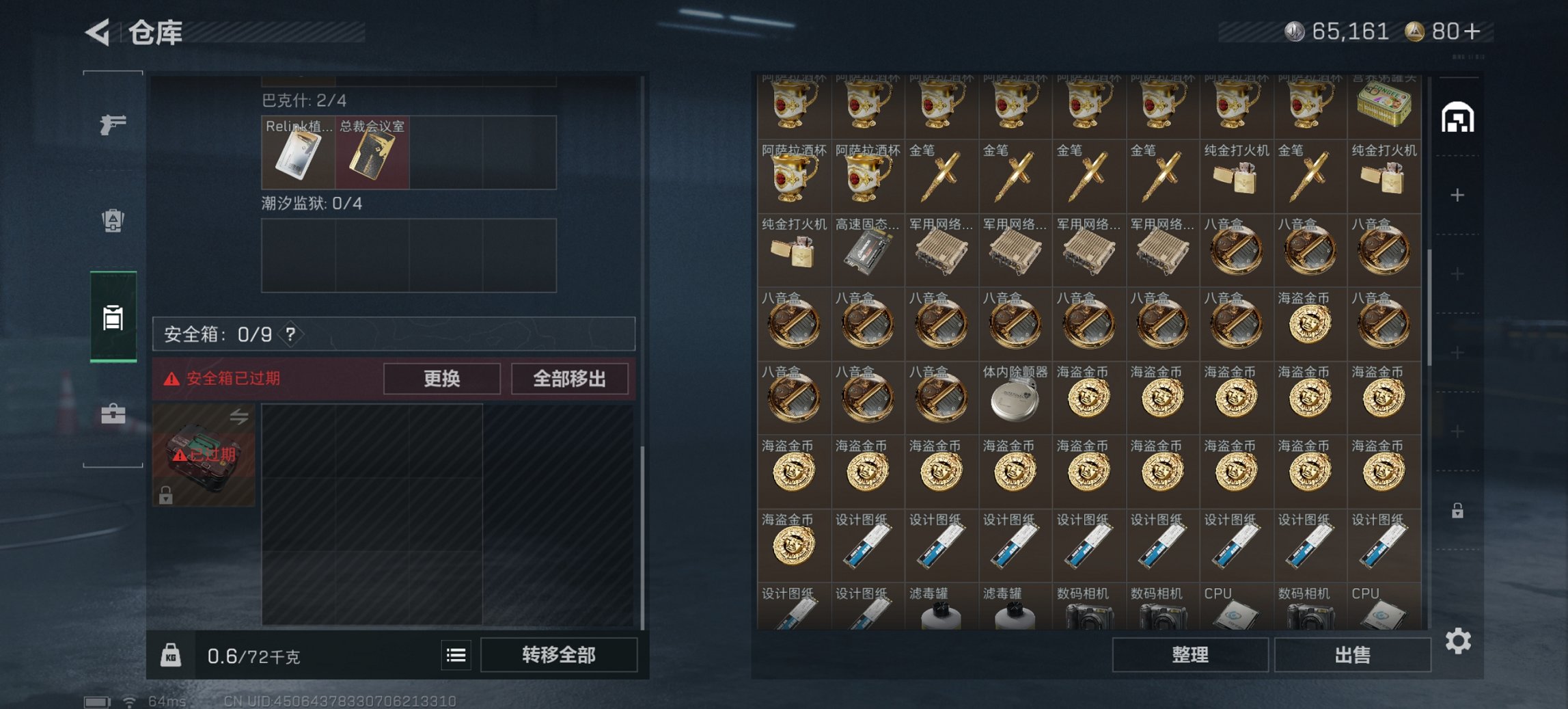Click the back arrow next to 仓库 title
Viewport: 1568px width, 709px height.
96,31
